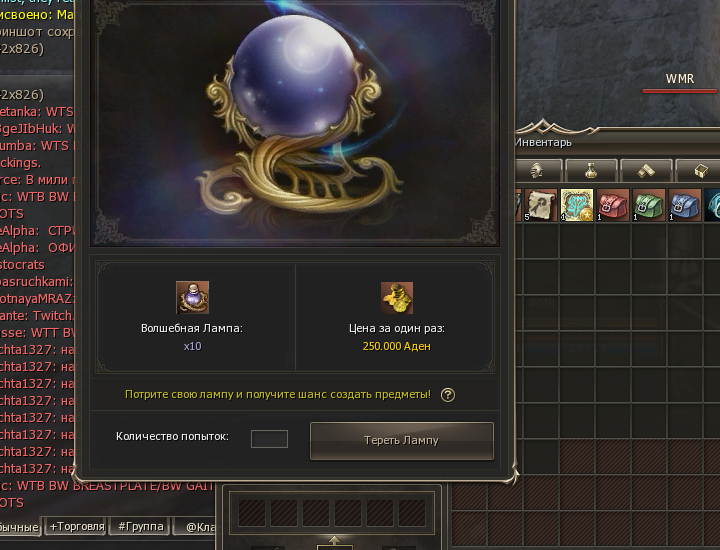This screenshot has height=550, width=720.
Task: Select the Волшебная Лампа item icon
Action: pyautogui.click(x=192, y=298)
